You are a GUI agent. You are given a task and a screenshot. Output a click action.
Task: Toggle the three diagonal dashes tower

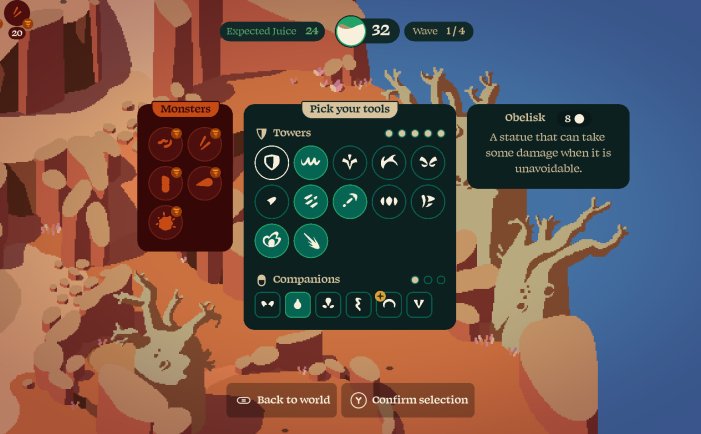(311, 201)
